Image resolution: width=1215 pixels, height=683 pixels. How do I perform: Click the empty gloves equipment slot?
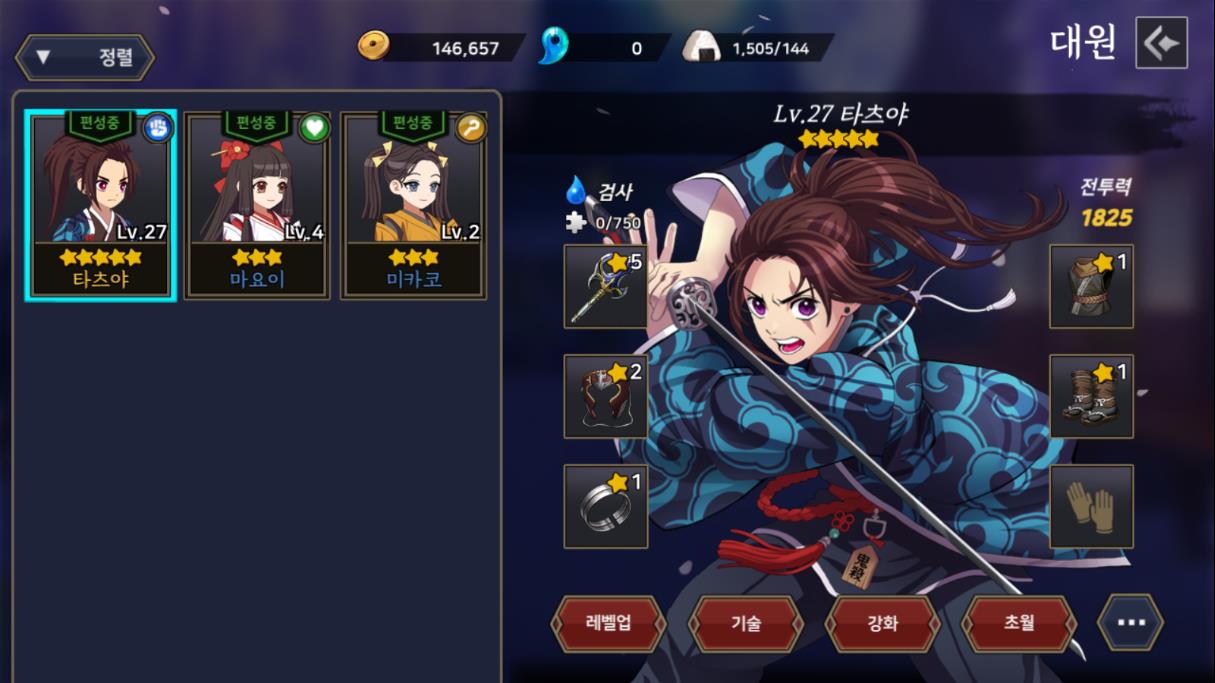click(1091, 506)
